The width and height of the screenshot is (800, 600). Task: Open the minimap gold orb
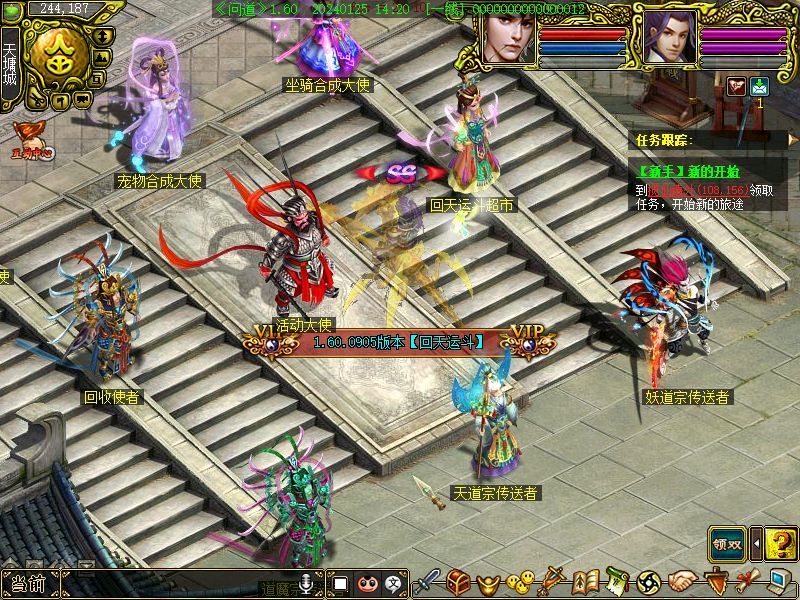[x=56, y=56]
